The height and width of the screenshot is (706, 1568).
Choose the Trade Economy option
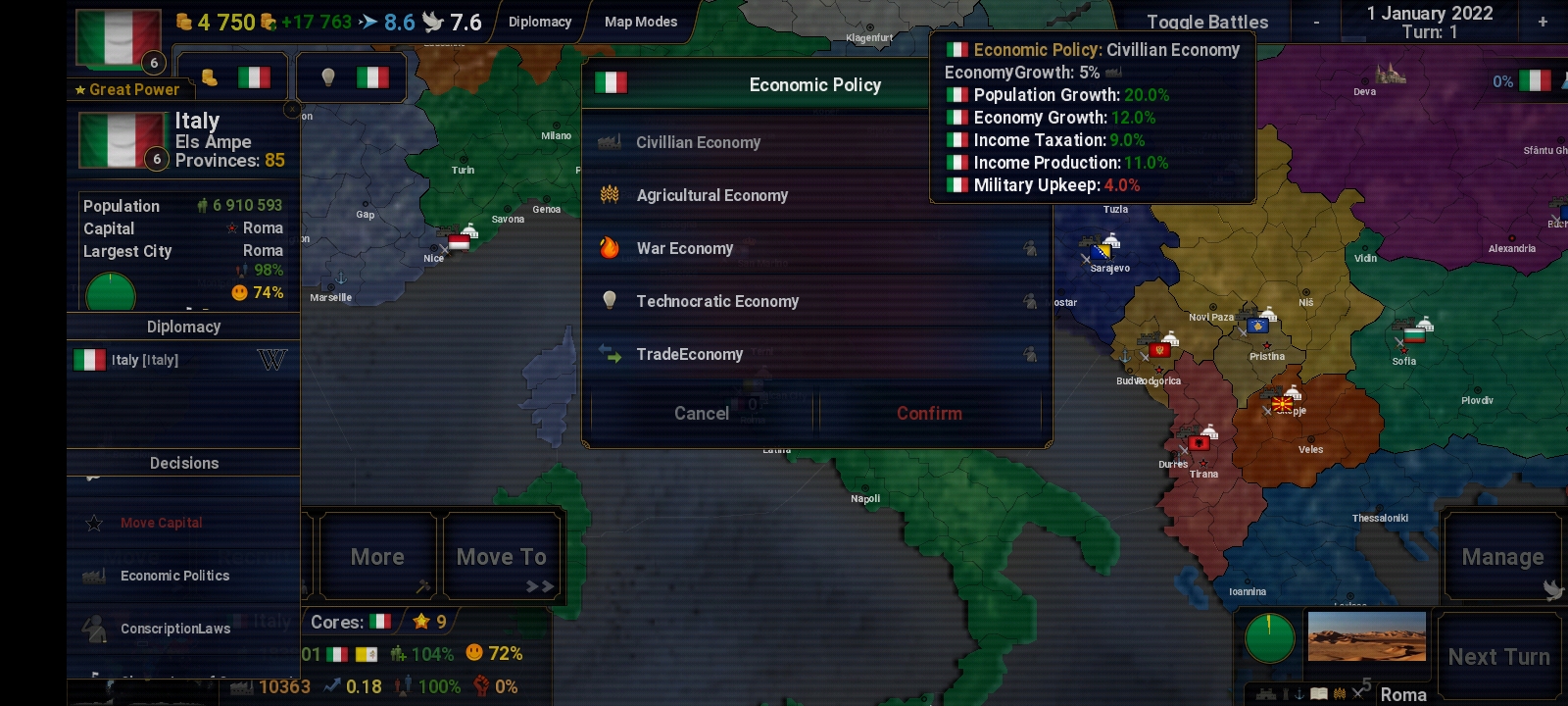pos(689,354)
